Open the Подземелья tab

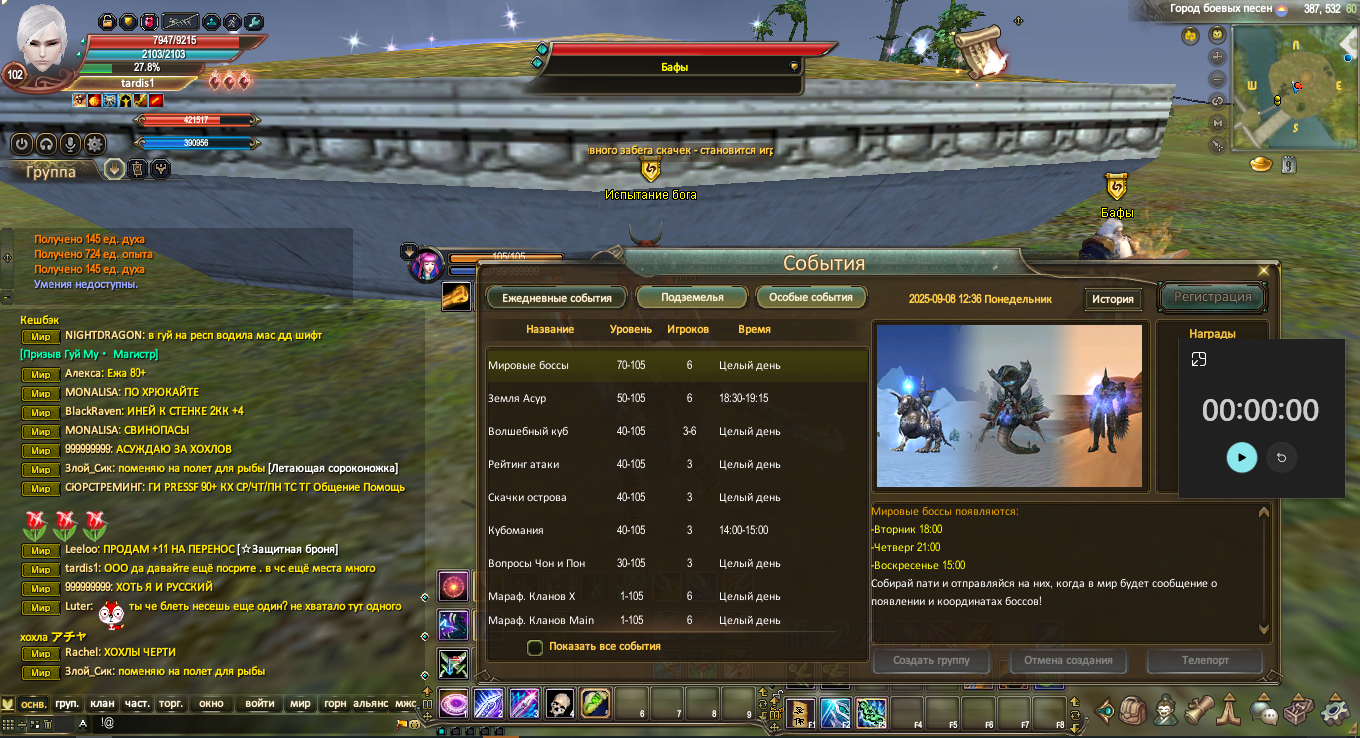[692, 298]
